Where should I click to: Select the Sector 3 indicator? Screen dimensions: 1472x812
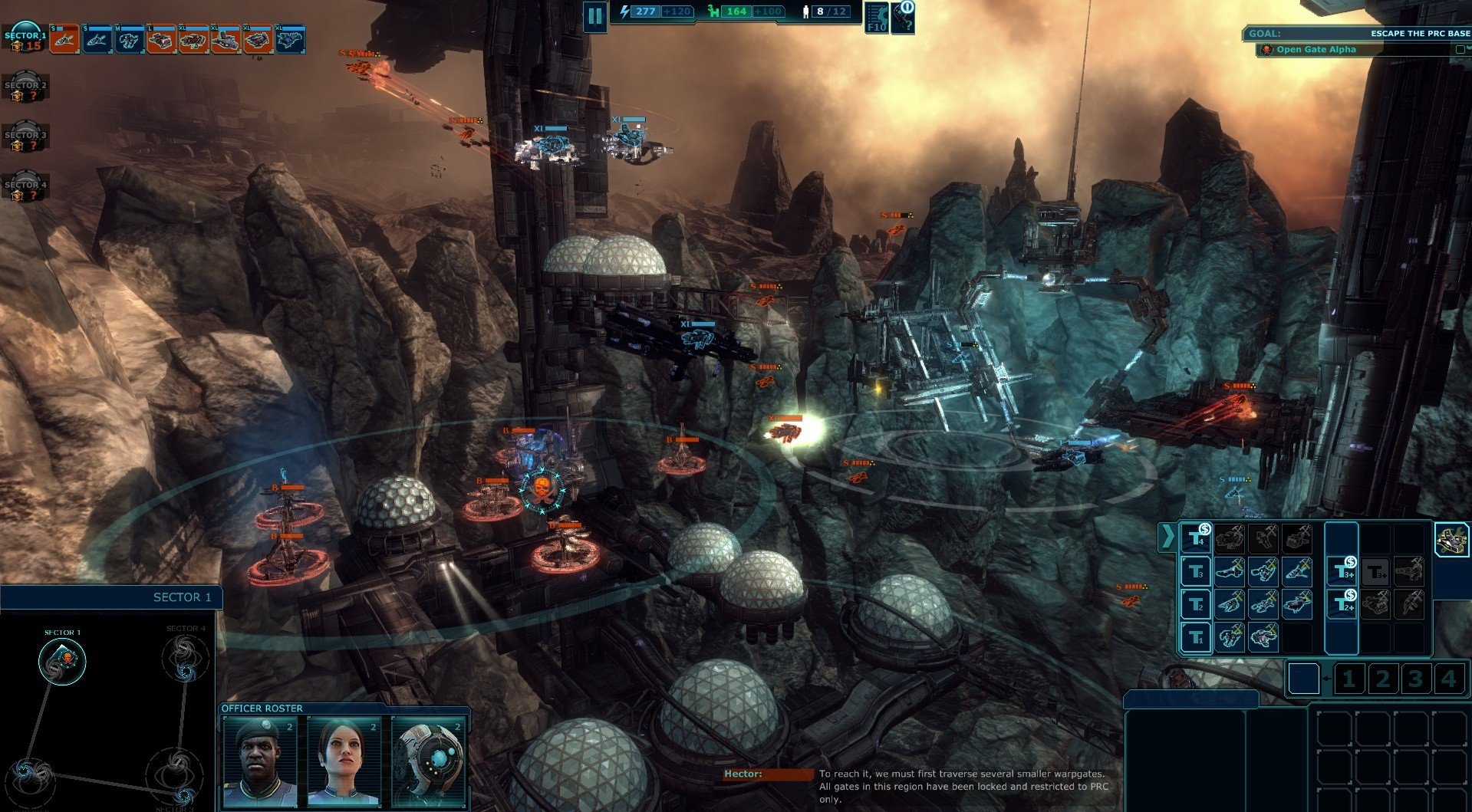[x=25, y=140]
